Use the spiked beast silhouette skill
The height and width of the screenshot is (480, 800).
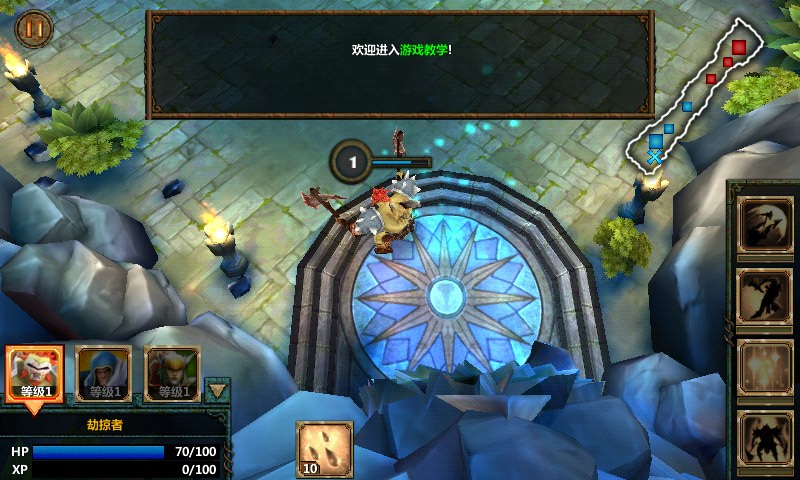[765, 438]
